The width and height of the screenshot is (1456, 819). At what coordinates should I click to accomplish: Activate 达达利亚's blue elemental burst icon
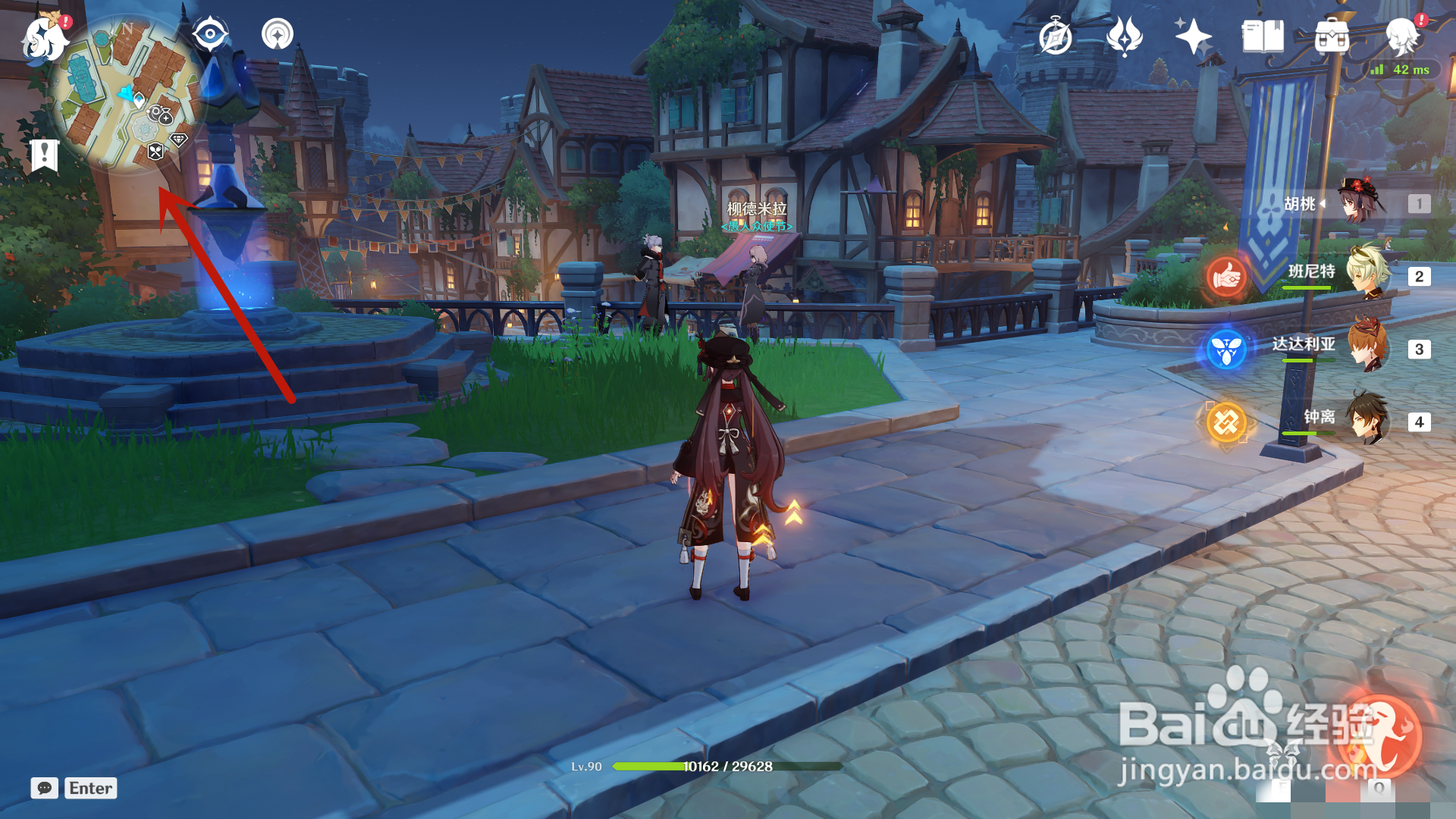1226,350
